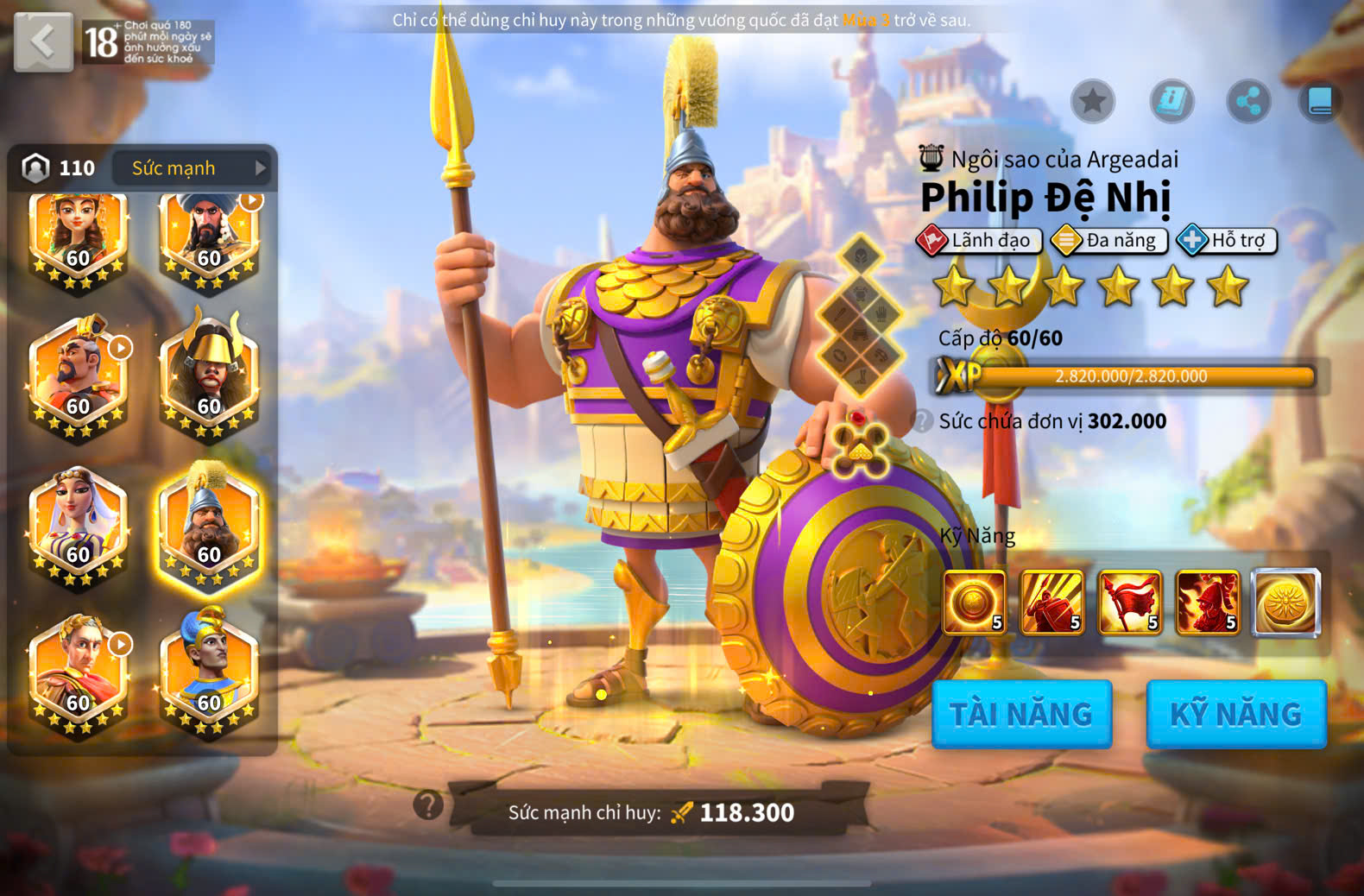Click the star favorite icon
This screenshot has width=1364, height=896.
[x=1093, y=102]
